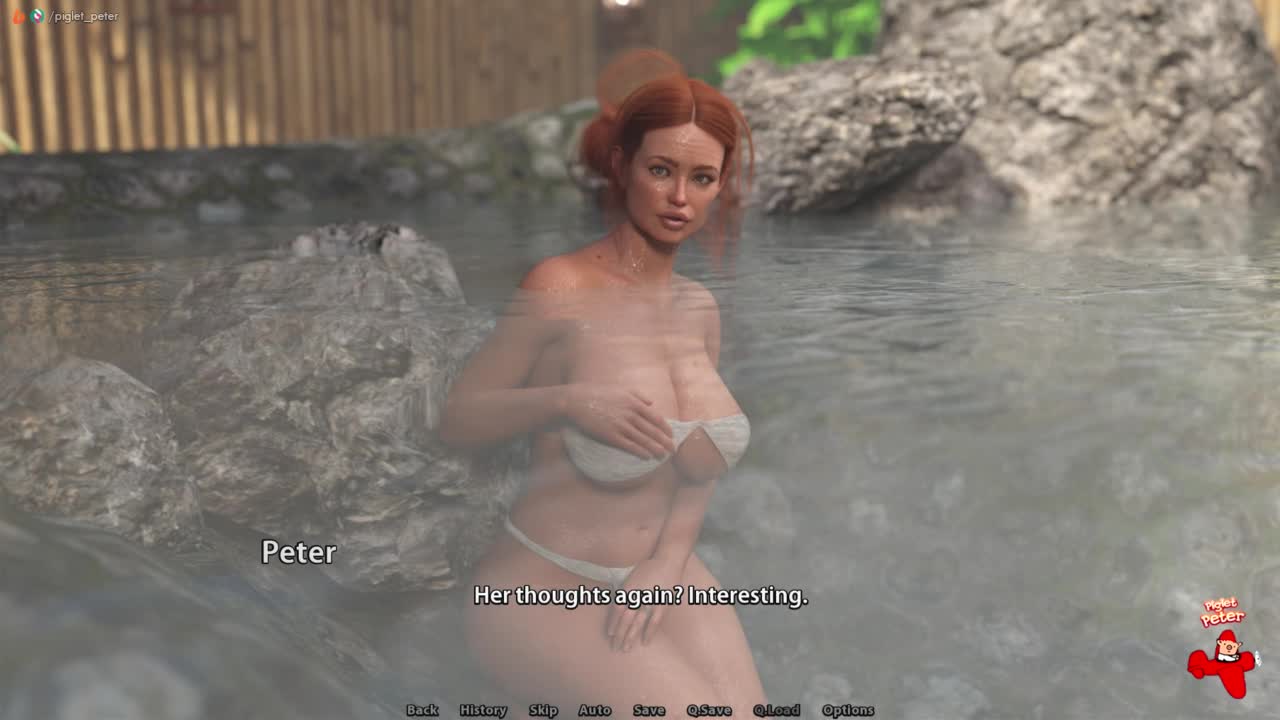The image size is (1280, 720).
Task: Toggle Auto dialogue advance
Action: (x=594, y=710)
